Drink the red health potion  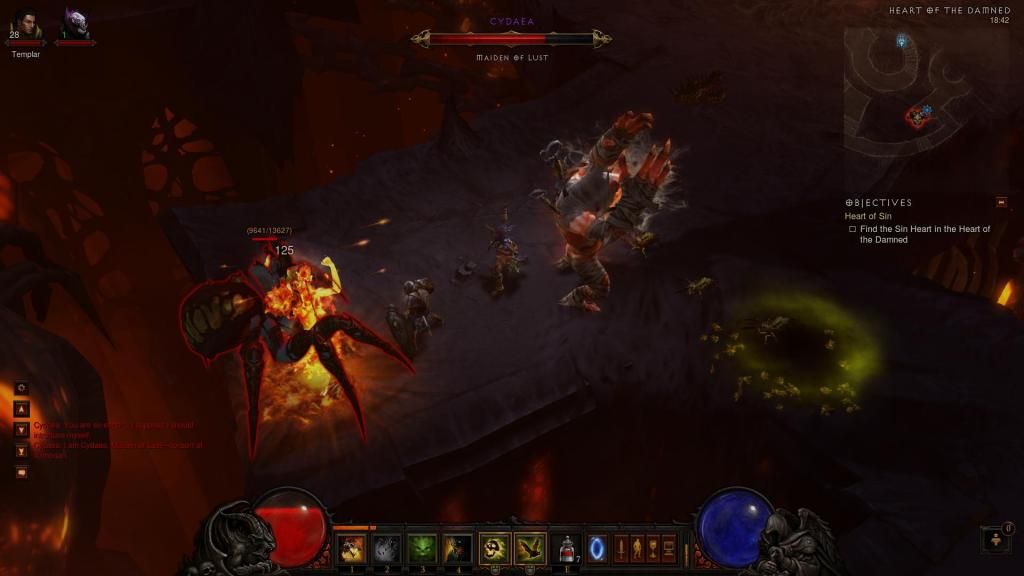coord(567,548)
